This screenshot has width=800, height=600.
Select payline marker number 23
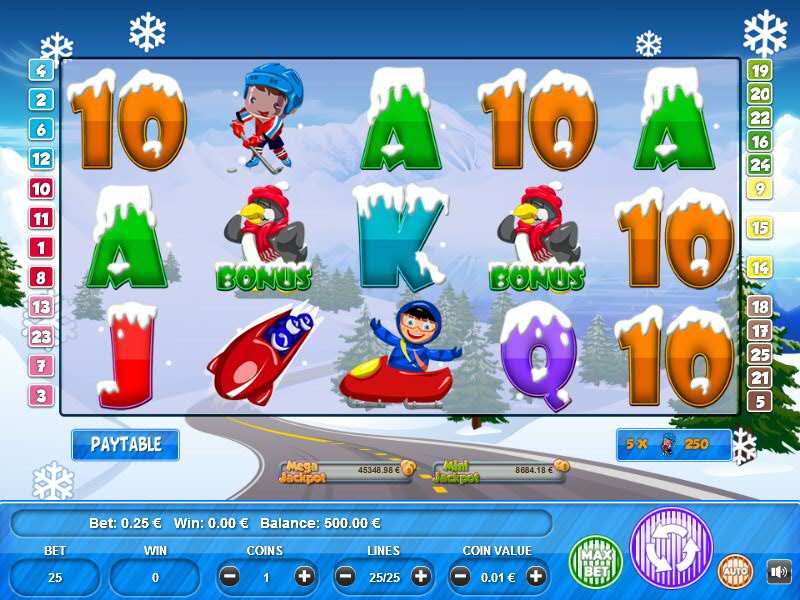coord(41,337)
